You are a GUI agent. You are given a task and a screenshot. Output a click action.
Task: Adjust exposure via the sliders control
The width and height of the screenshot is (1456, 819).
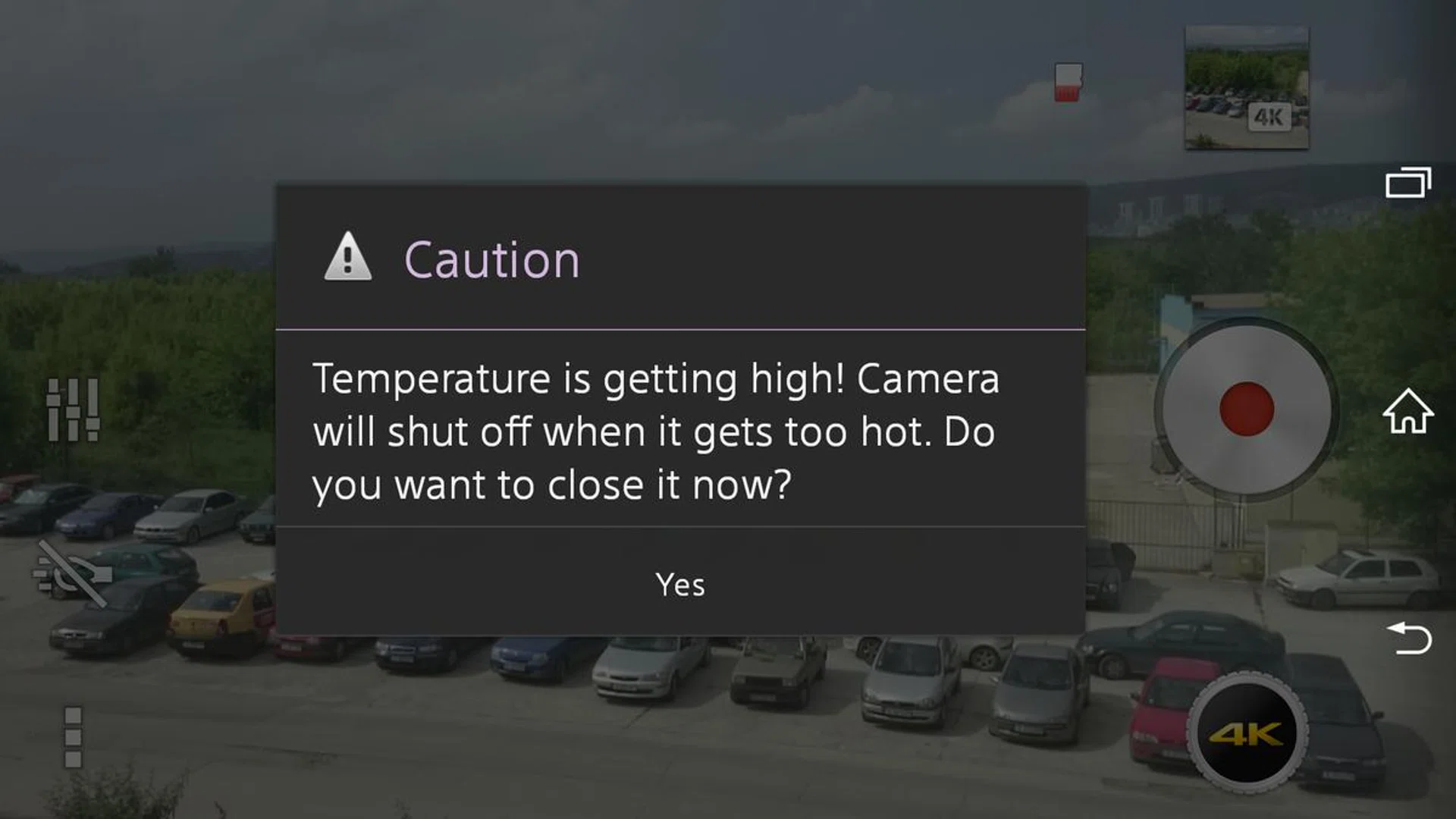pos(72,409)
